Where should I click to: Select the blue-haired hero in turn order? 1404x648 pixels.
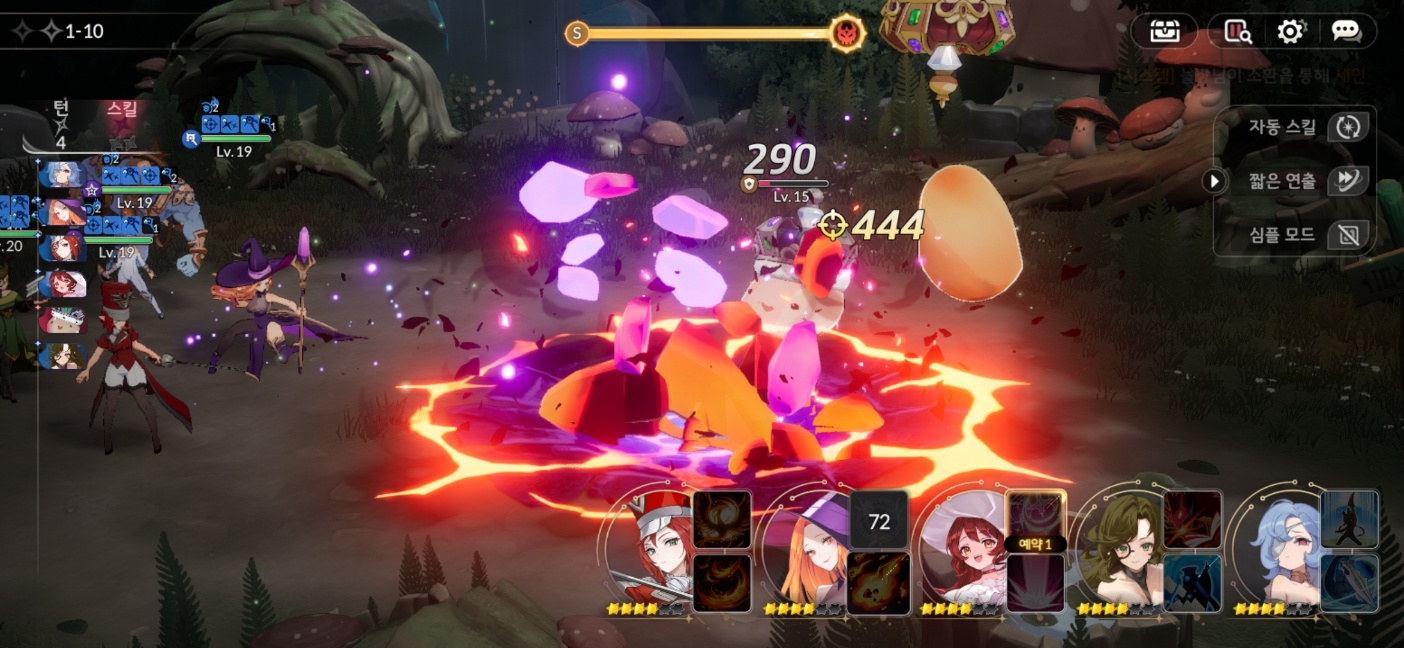62,175
